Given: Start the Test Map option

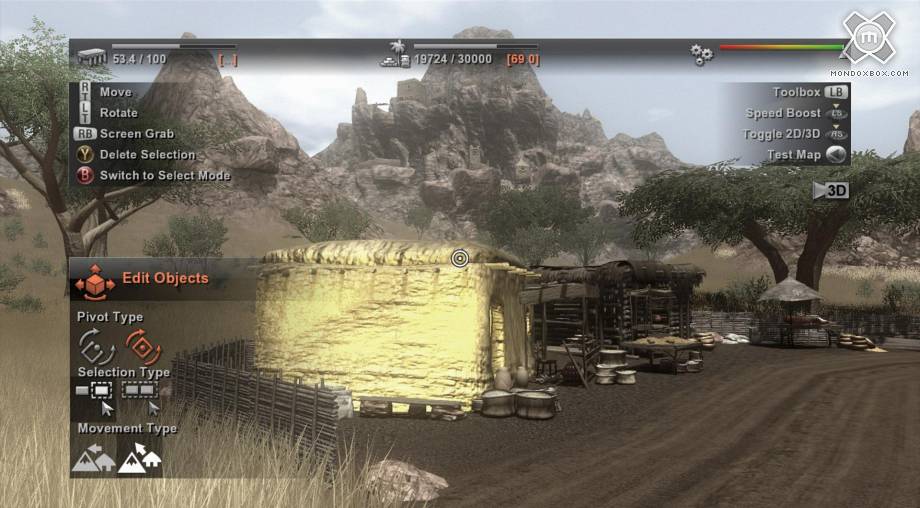Looking at the screenshot, I should pyautogui.click(x=805, y=155).
